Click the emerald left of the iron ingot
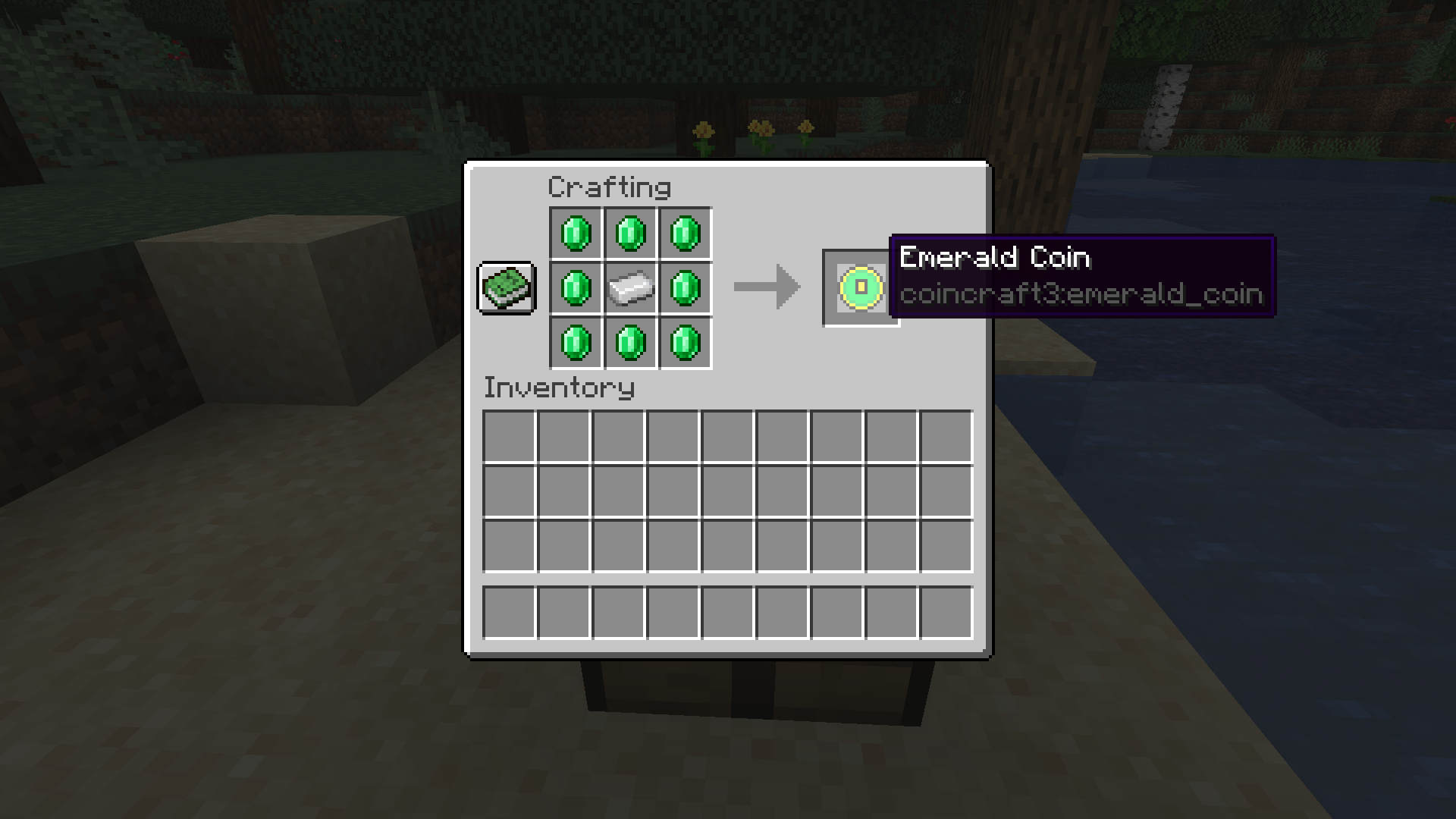This screenshot has width=1456, height=819. pos(576,287)
